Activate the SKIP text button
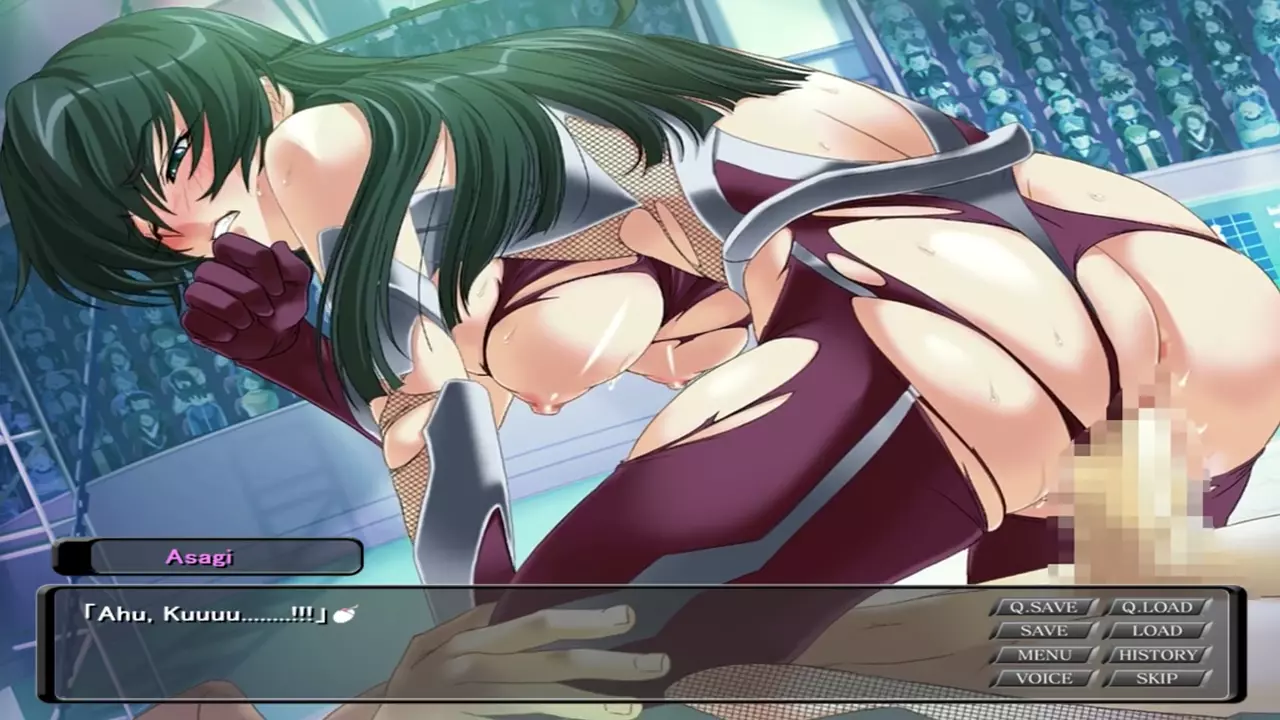The height and width of the screenshot is (720, 1280). (1156, 678)
